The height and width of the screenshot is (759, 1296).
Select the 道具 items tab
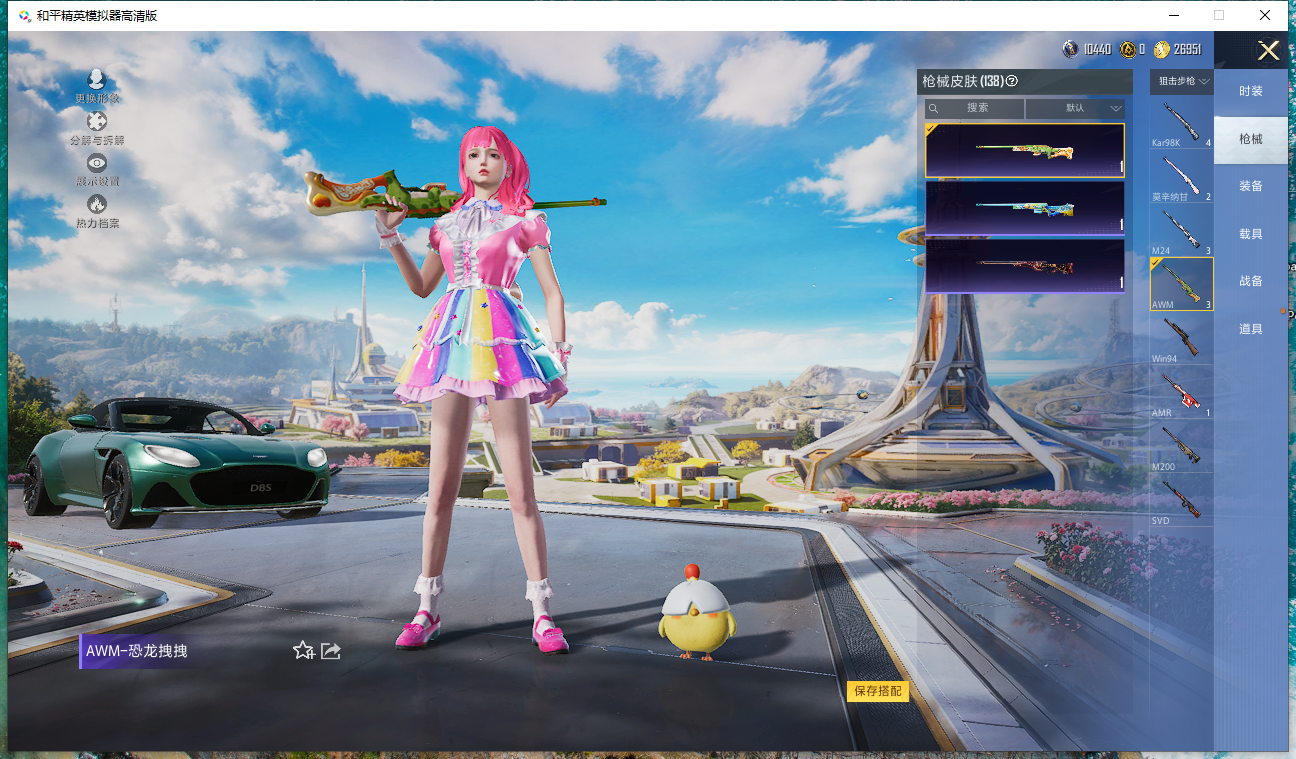[1250, 329]
